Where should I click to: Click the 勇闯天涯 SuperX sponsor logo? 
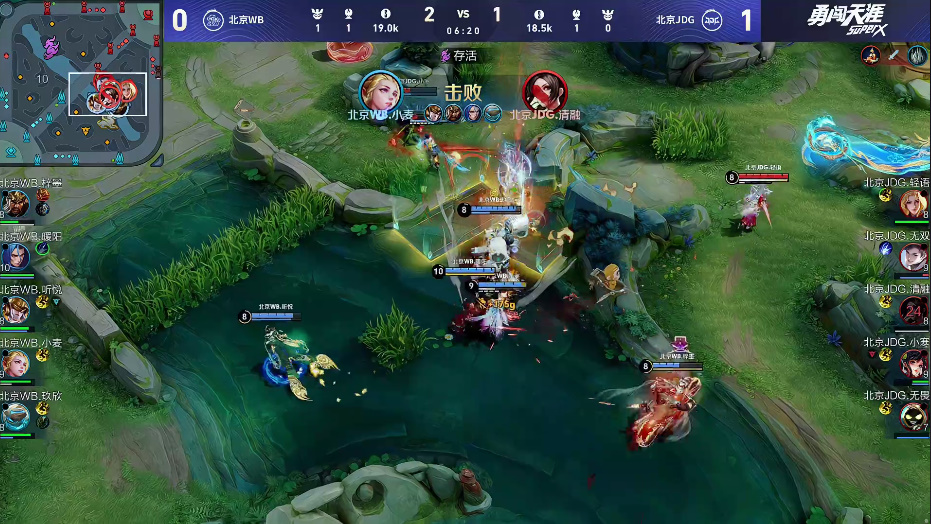pos(845,21)
